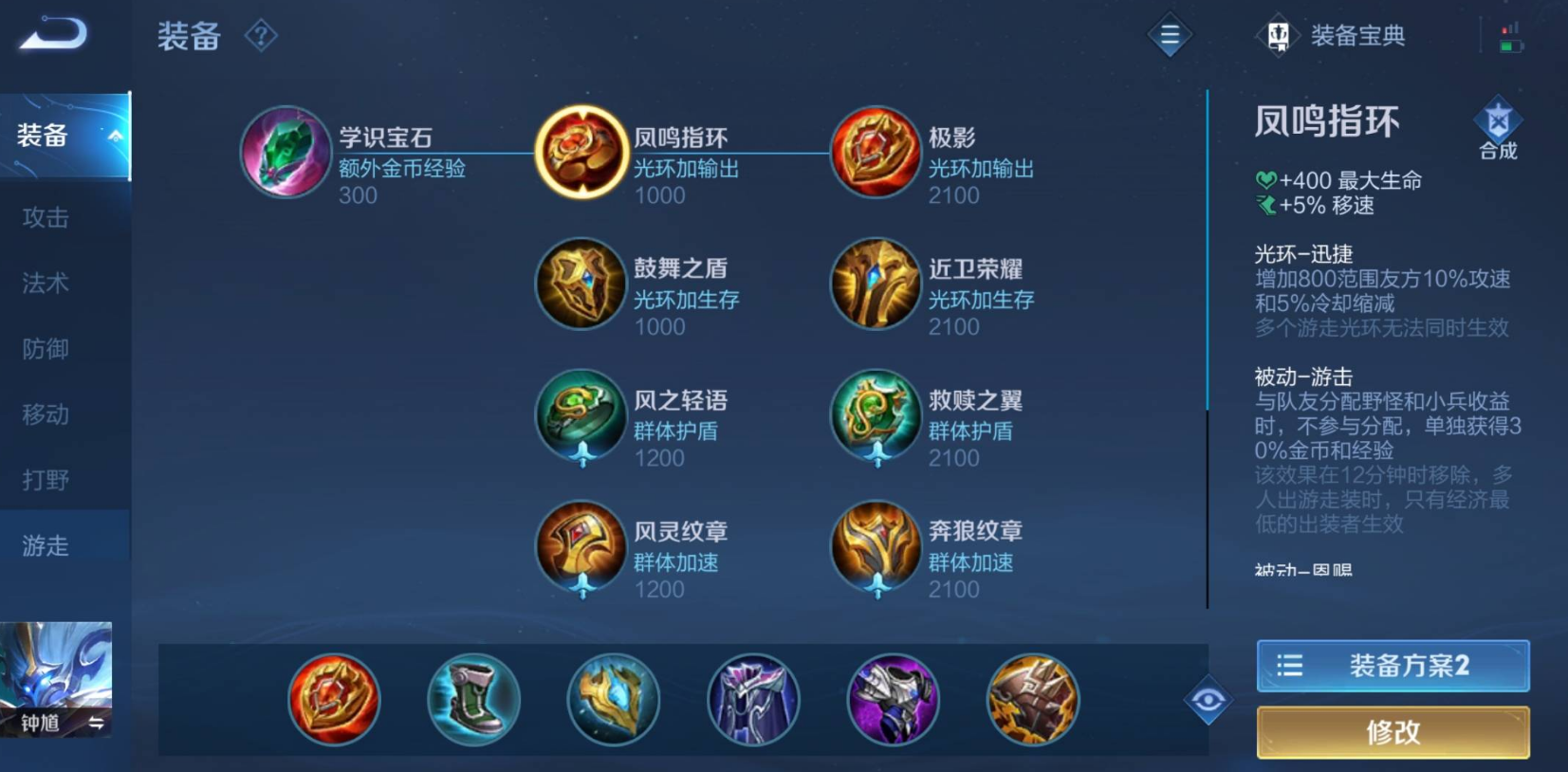Toggle the build preview eye icon
The height and width of the screenshot is (772, 1568).
[x=1209, y=699]
